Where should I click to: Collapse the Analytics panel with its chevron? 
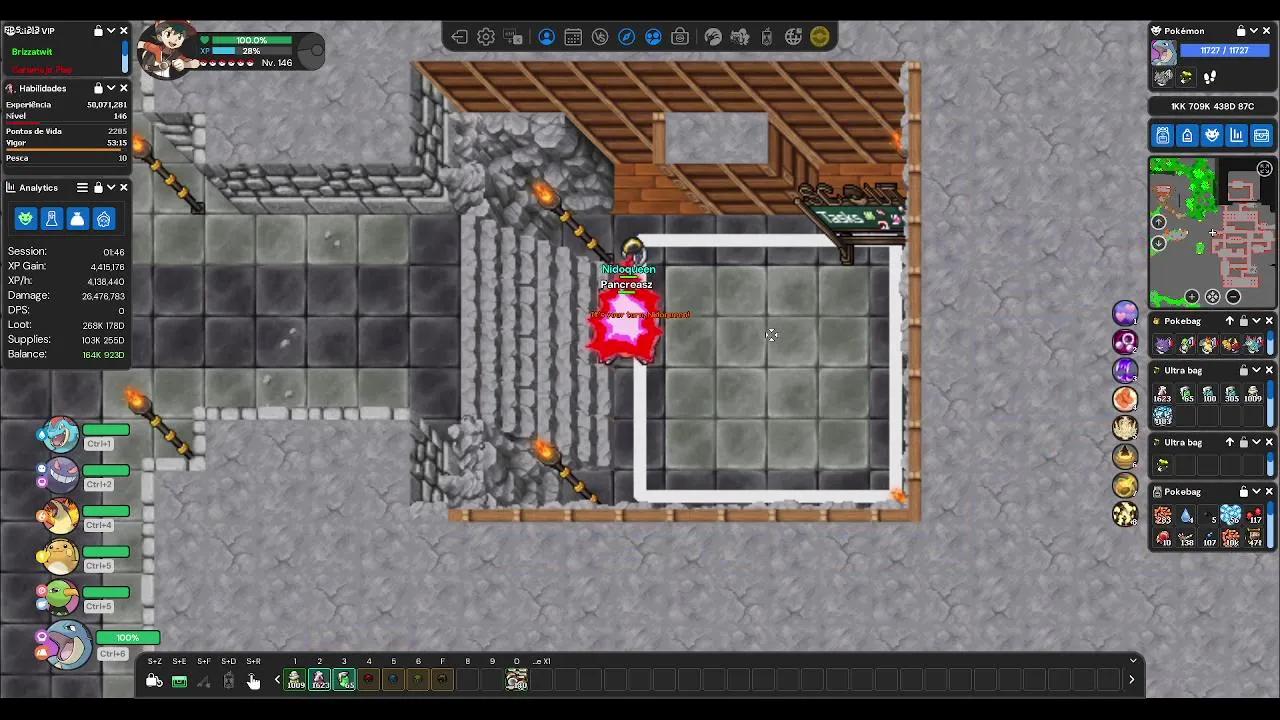(x=110, y=187)
